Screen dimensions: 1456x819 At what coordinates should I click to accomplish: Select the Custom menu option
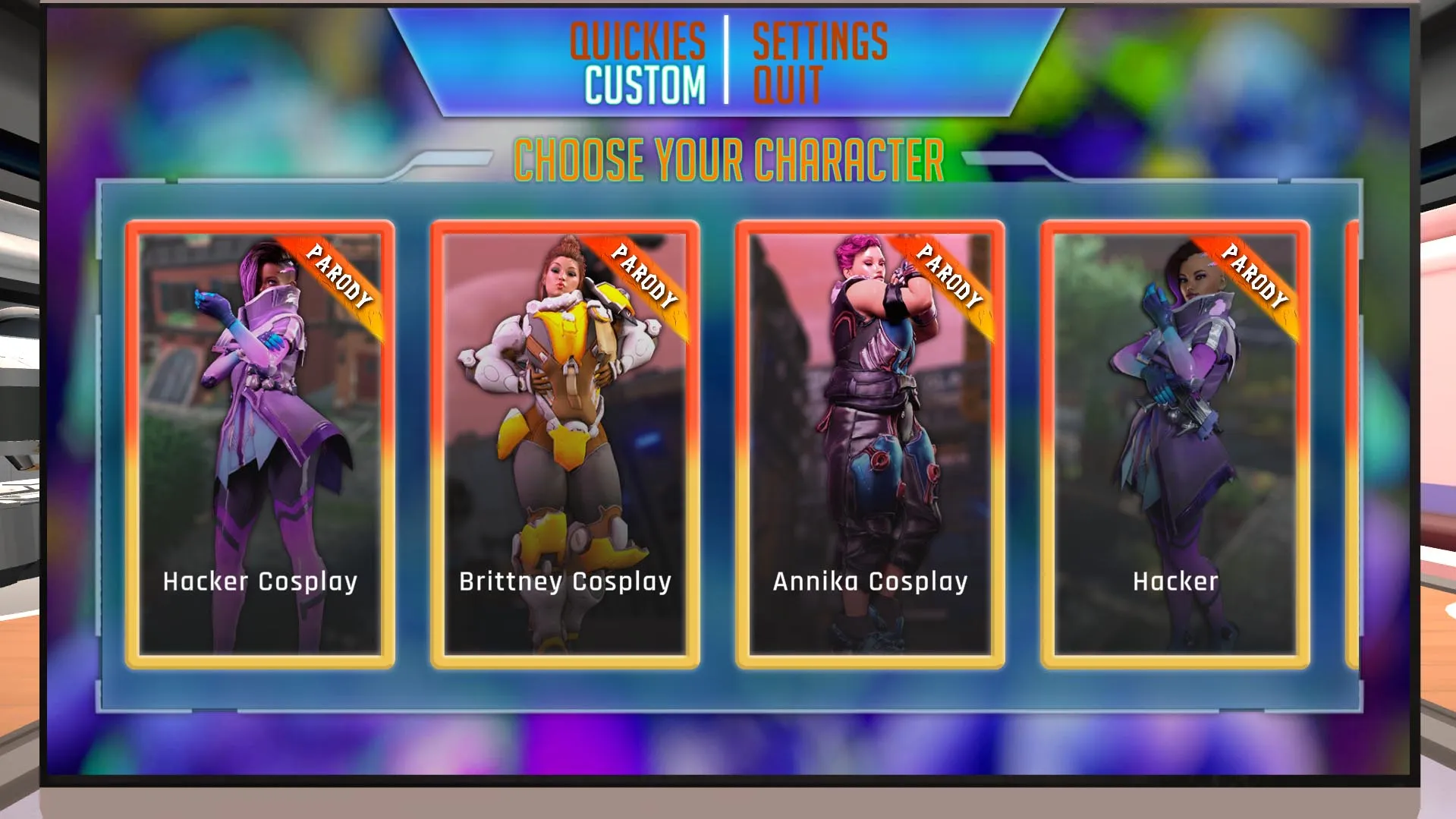point(644,84)
